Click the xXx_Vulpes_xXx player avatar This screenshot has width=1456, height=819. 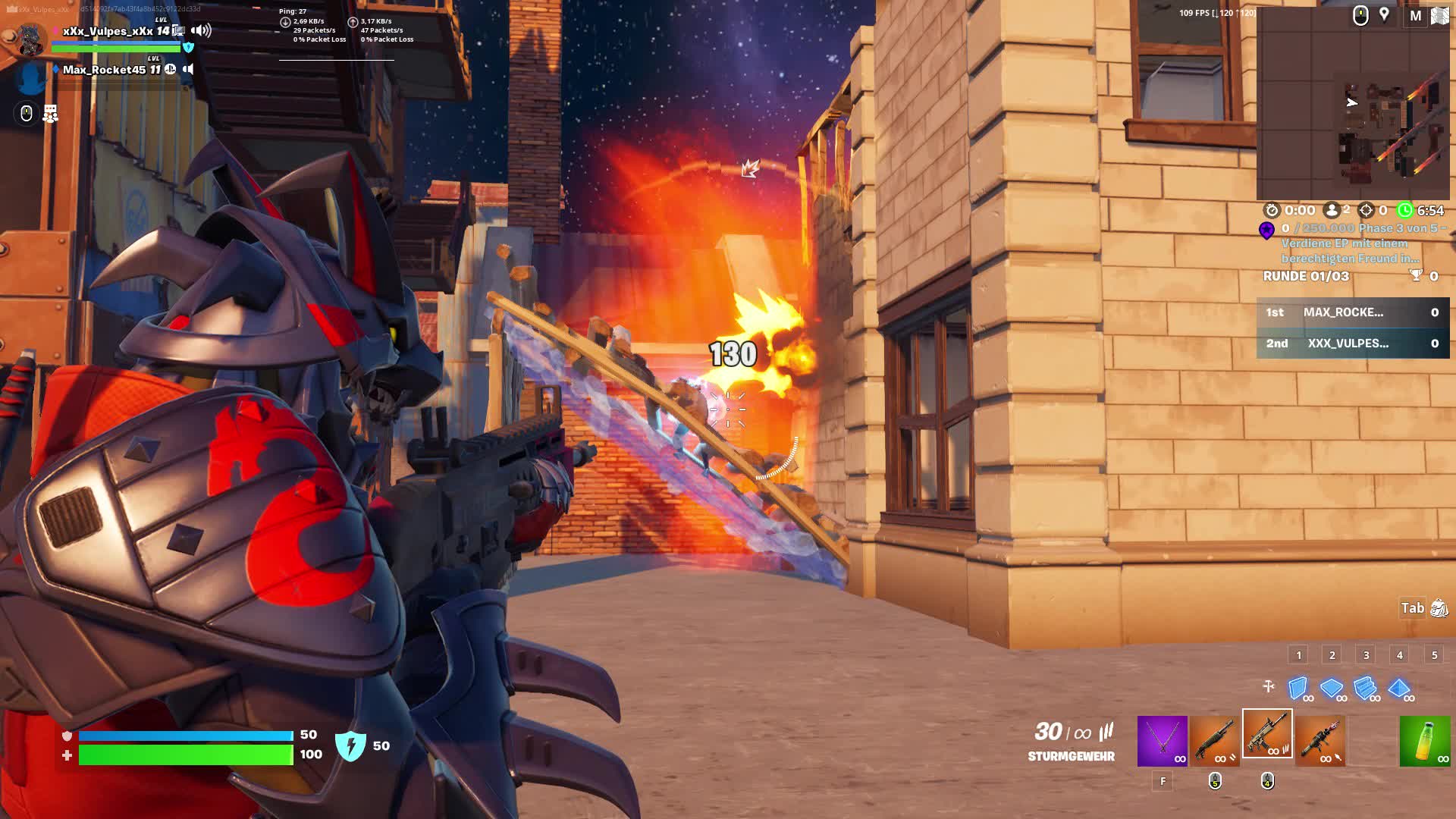point(29,38)
